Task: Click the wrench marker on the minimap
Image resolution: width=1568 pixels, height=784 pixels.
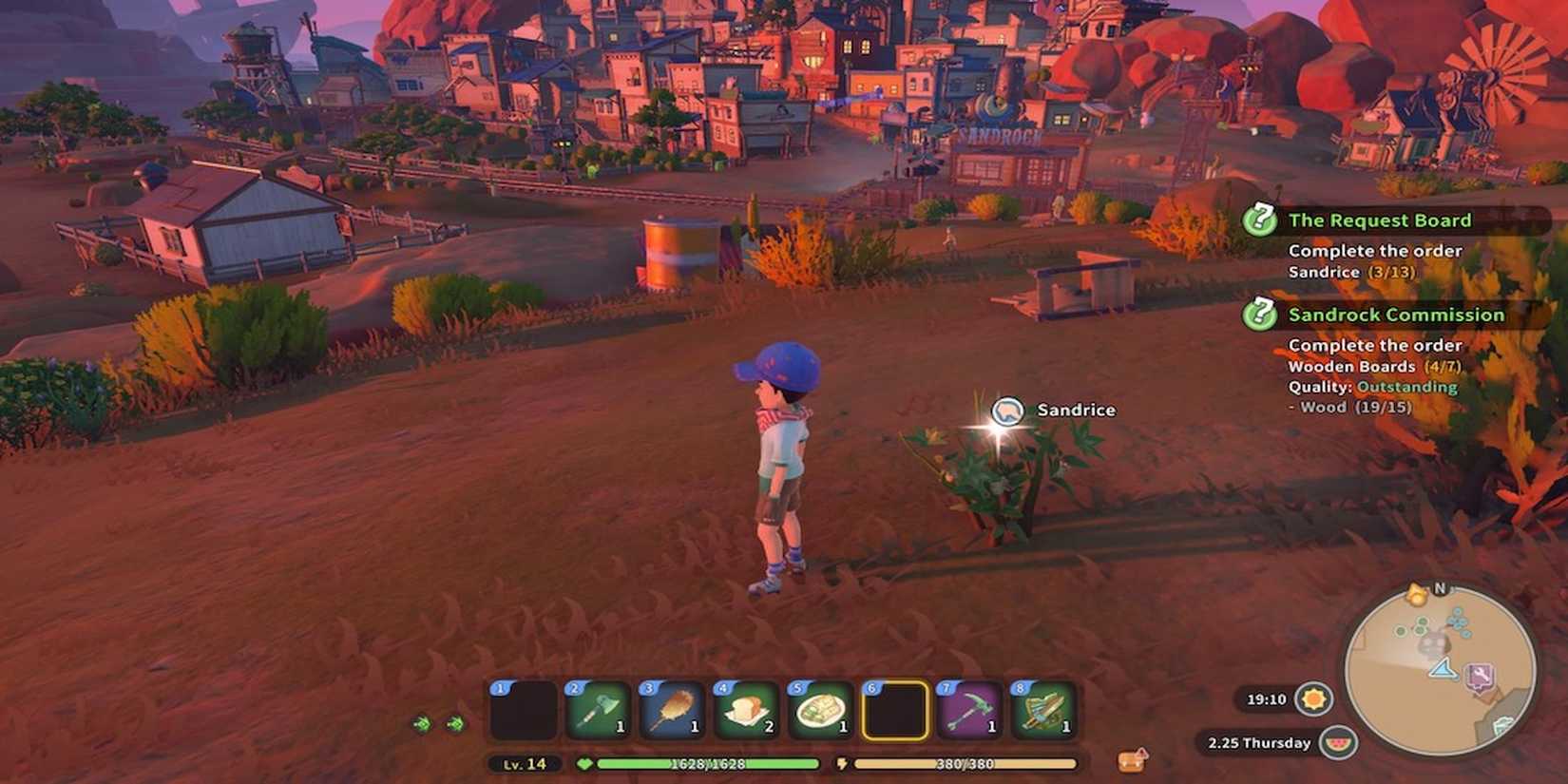Action: click(1481, 675)
